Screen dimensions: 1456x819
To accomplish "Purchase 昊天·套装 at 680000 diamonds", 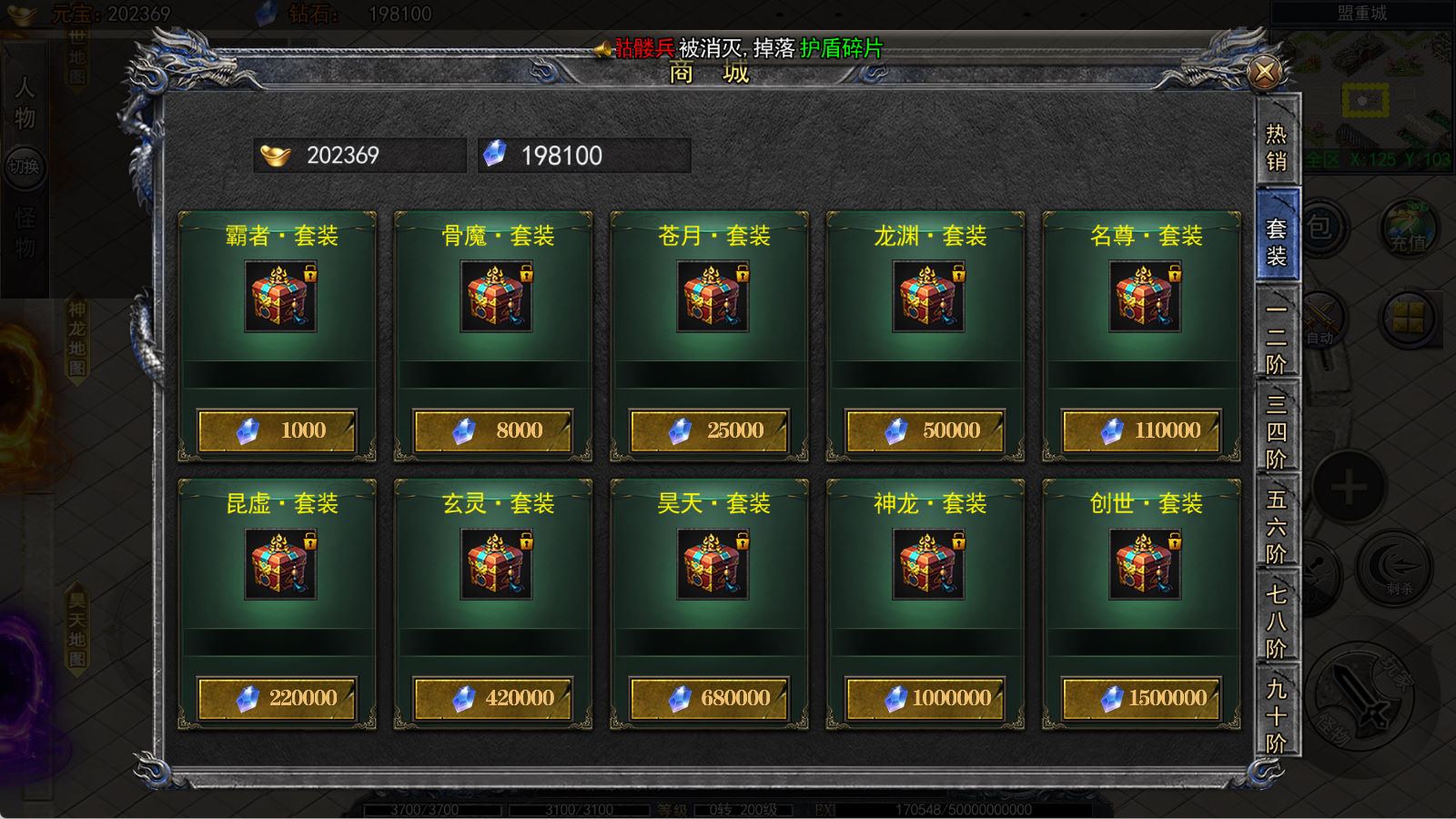I will point(710,698).
